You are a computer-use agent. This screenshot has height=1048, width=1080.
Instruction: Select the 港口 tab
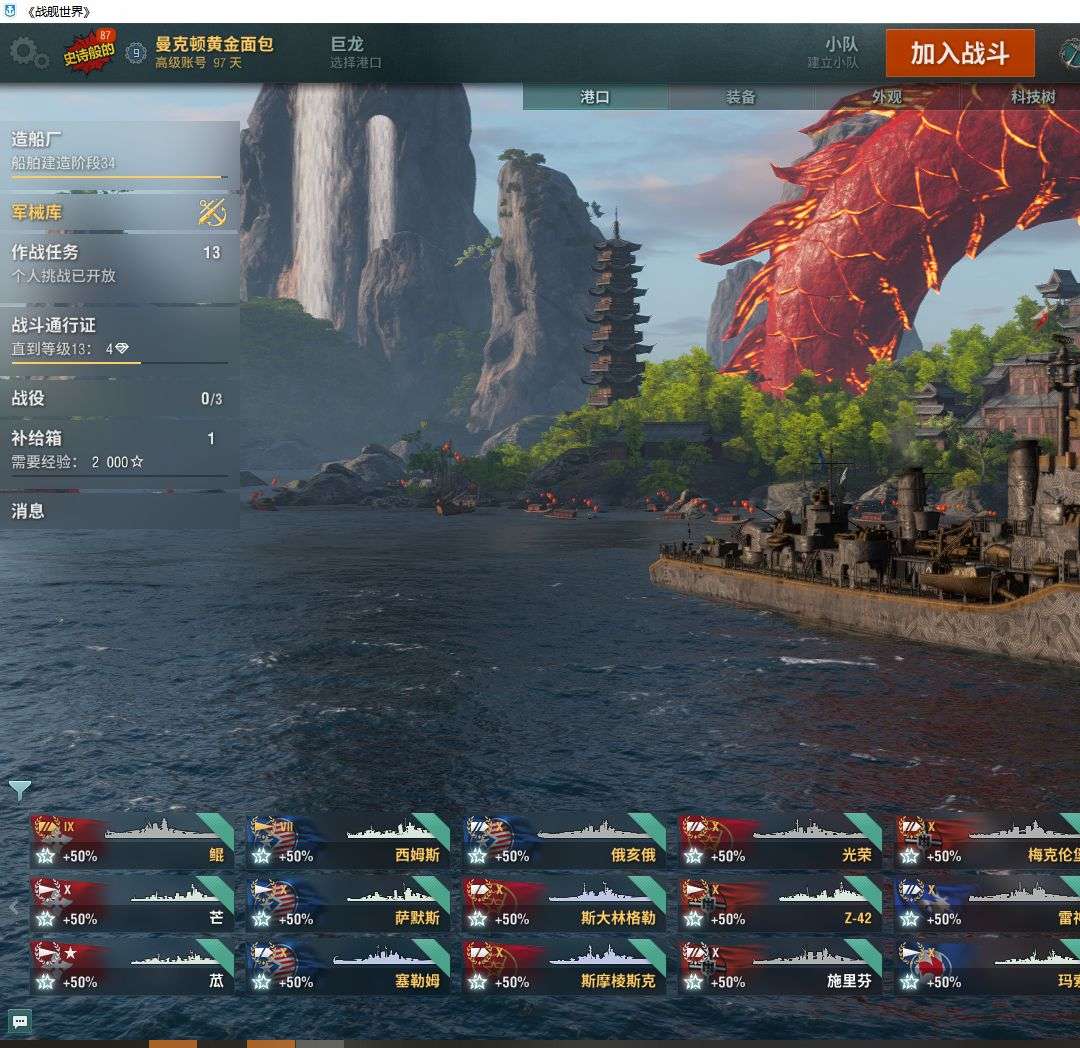tap(595, 97)
